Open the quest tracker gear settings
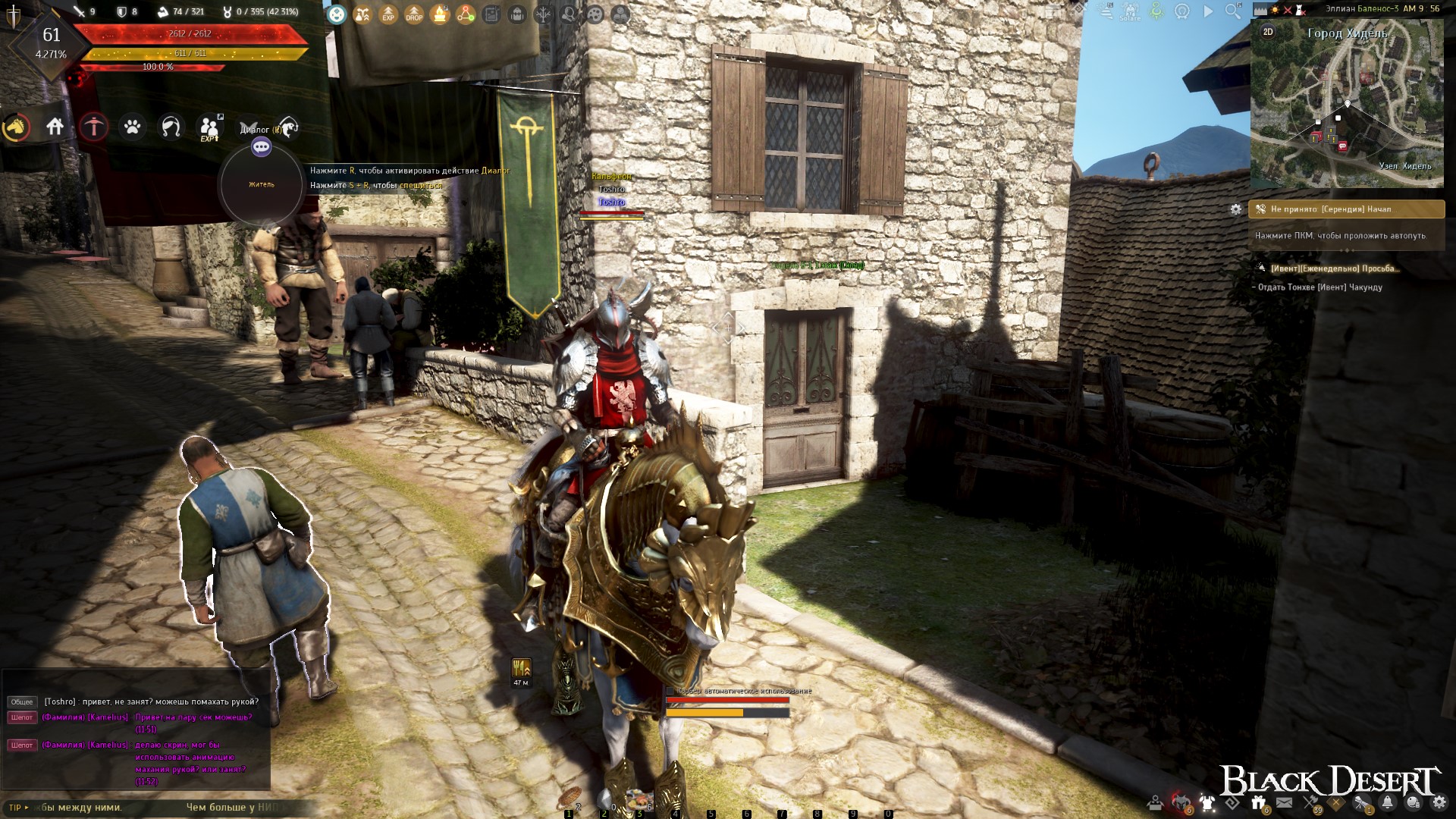Screen dimensions: 1456x819 1236,209
